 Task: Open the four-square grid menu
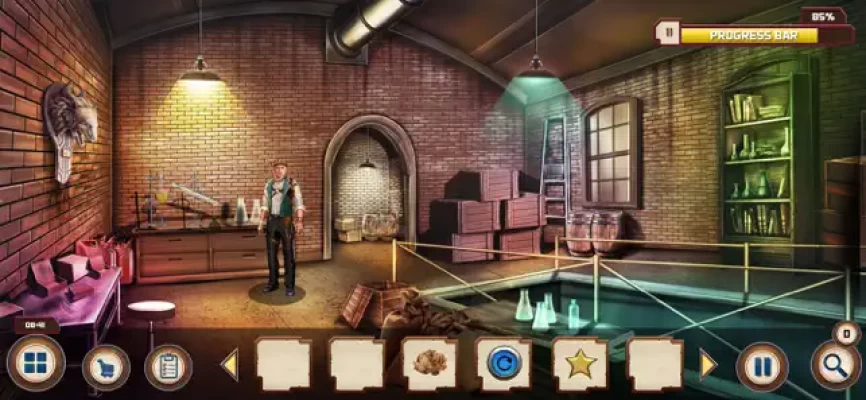(x=35, y=364)
